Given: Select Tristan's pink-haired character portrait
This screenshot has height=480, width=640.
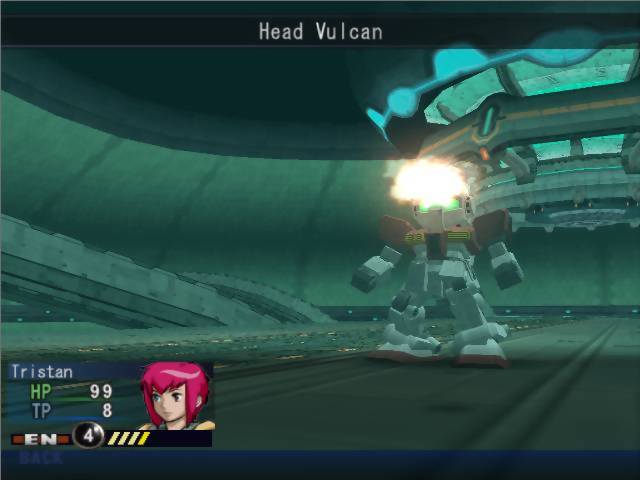Looking at the screenshot, I should (x=177, y=395).
